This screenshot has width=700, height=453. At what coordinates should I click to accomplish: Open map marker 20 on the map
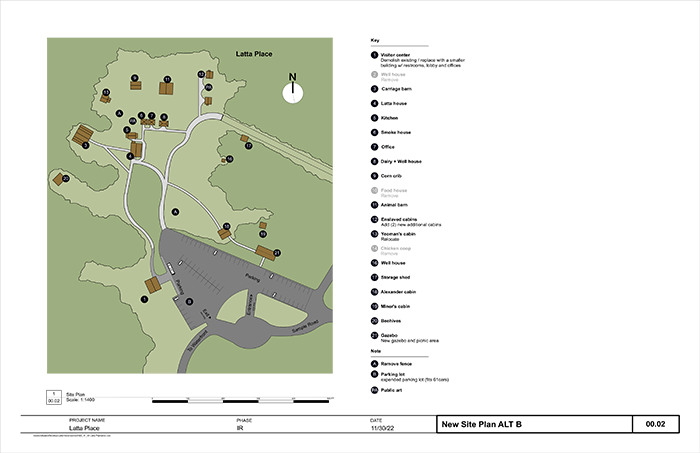point(65,178)
